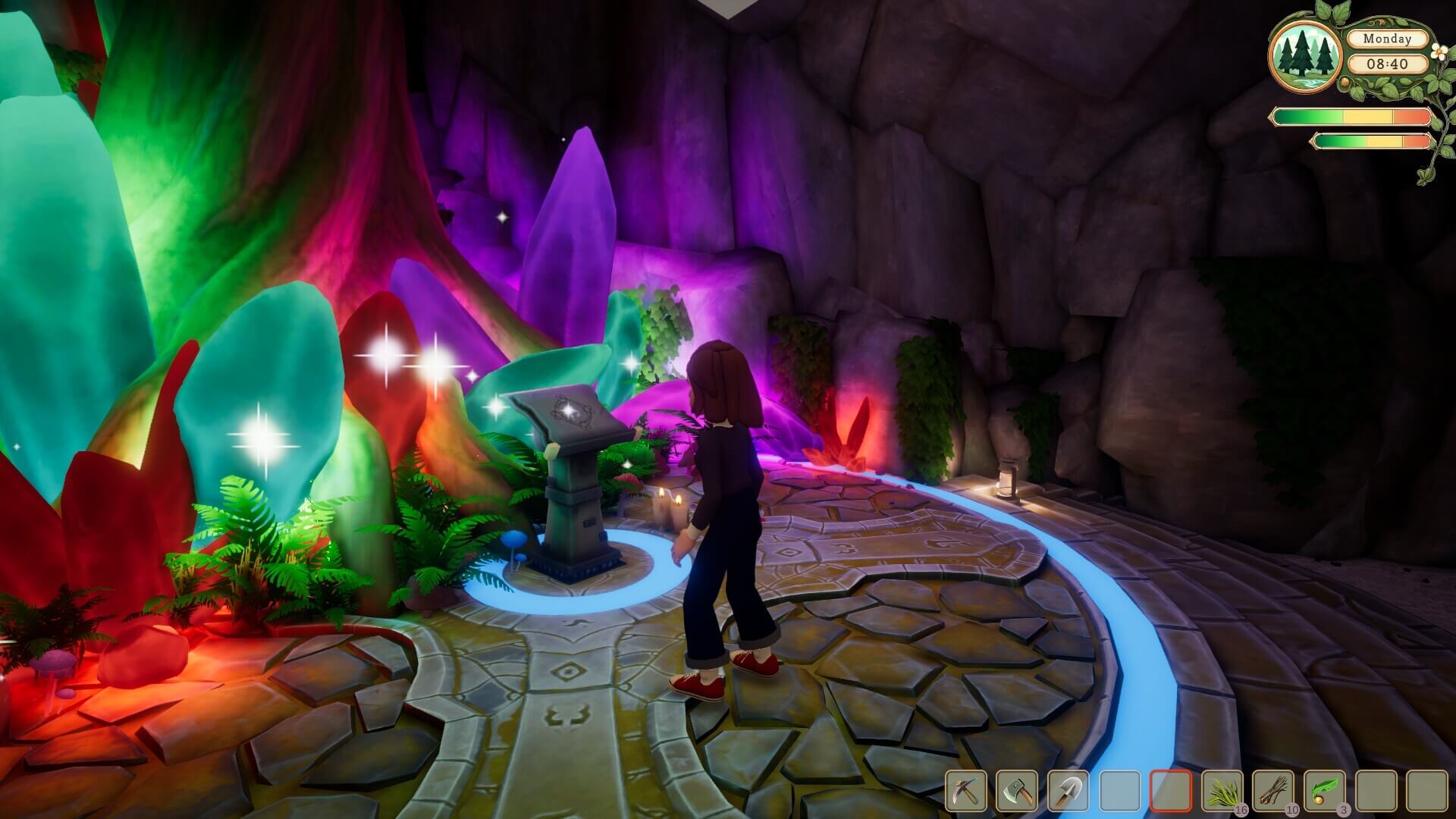Click the white flower on the clock frame
The width and height of the screenshot is (1456, 819).
pyautogui.click(x=1438, y=52)
